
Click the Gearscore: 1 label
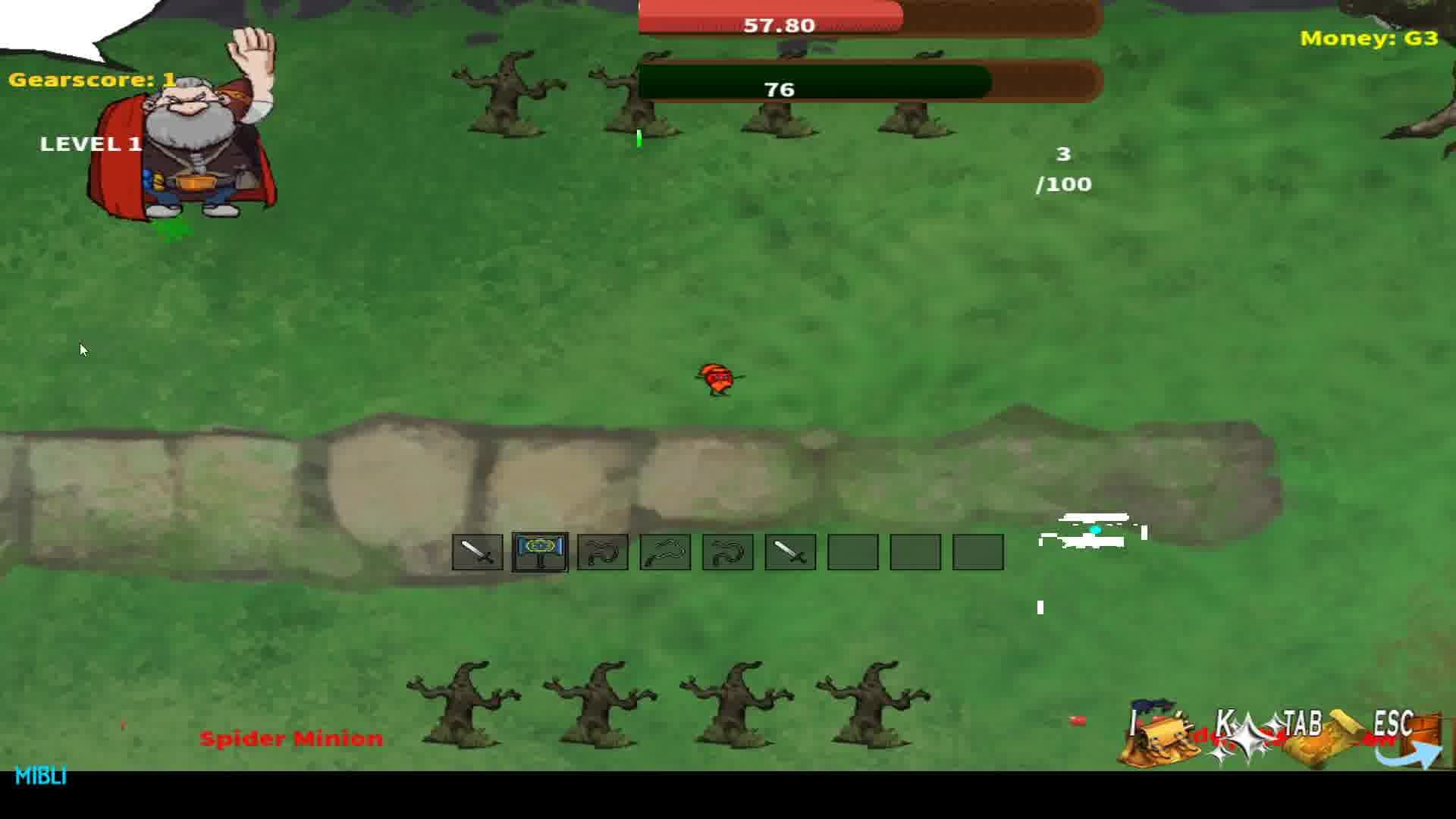[91, 78]
